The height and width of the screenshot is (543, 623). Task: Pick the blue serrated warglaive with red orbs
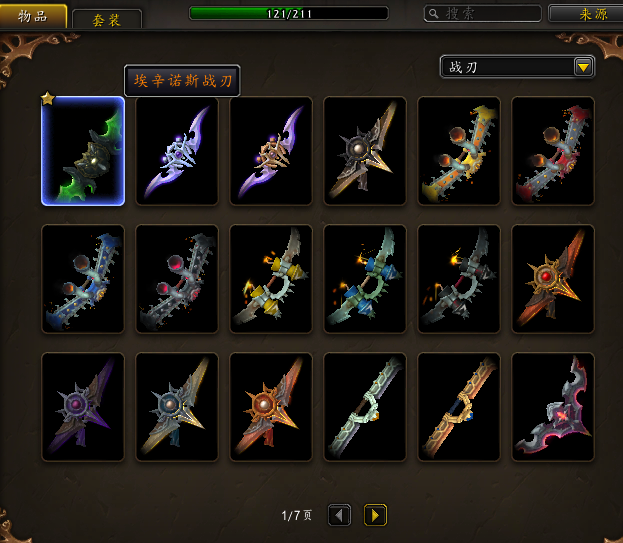click(83, 279)
